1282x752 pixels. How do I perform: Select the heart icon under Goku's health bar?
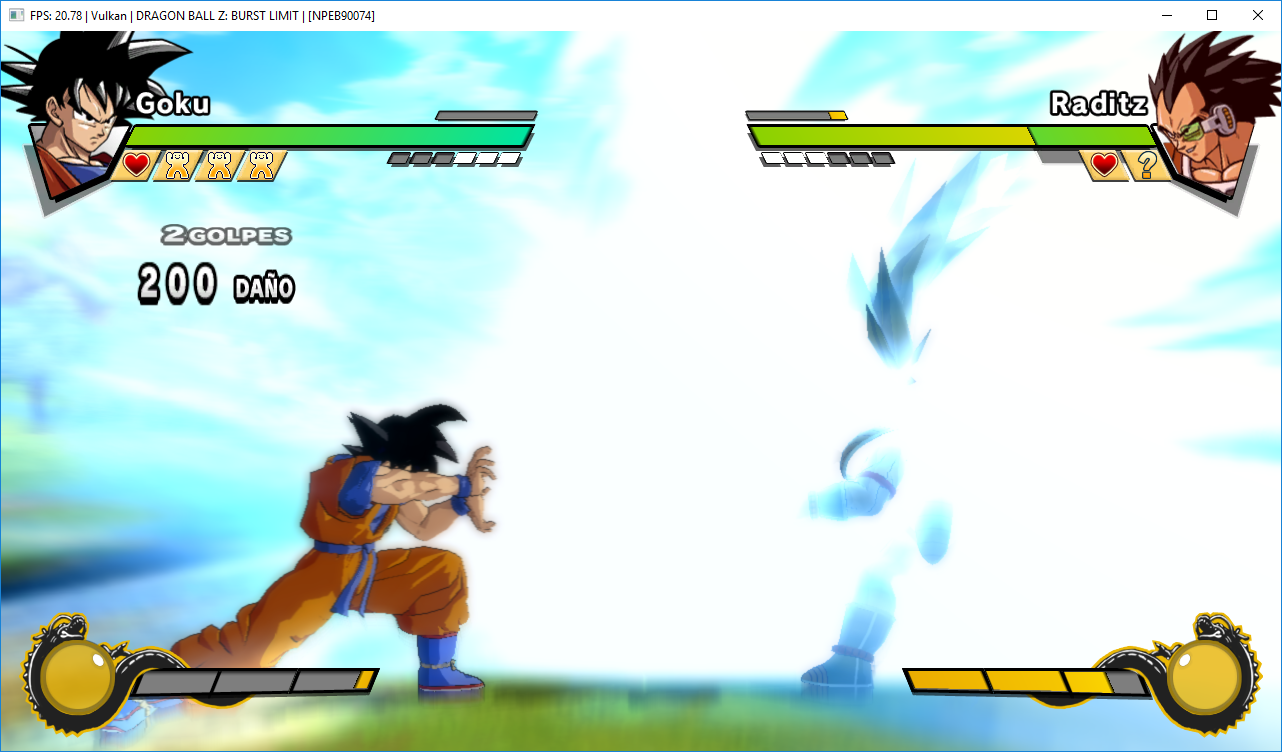137,165
